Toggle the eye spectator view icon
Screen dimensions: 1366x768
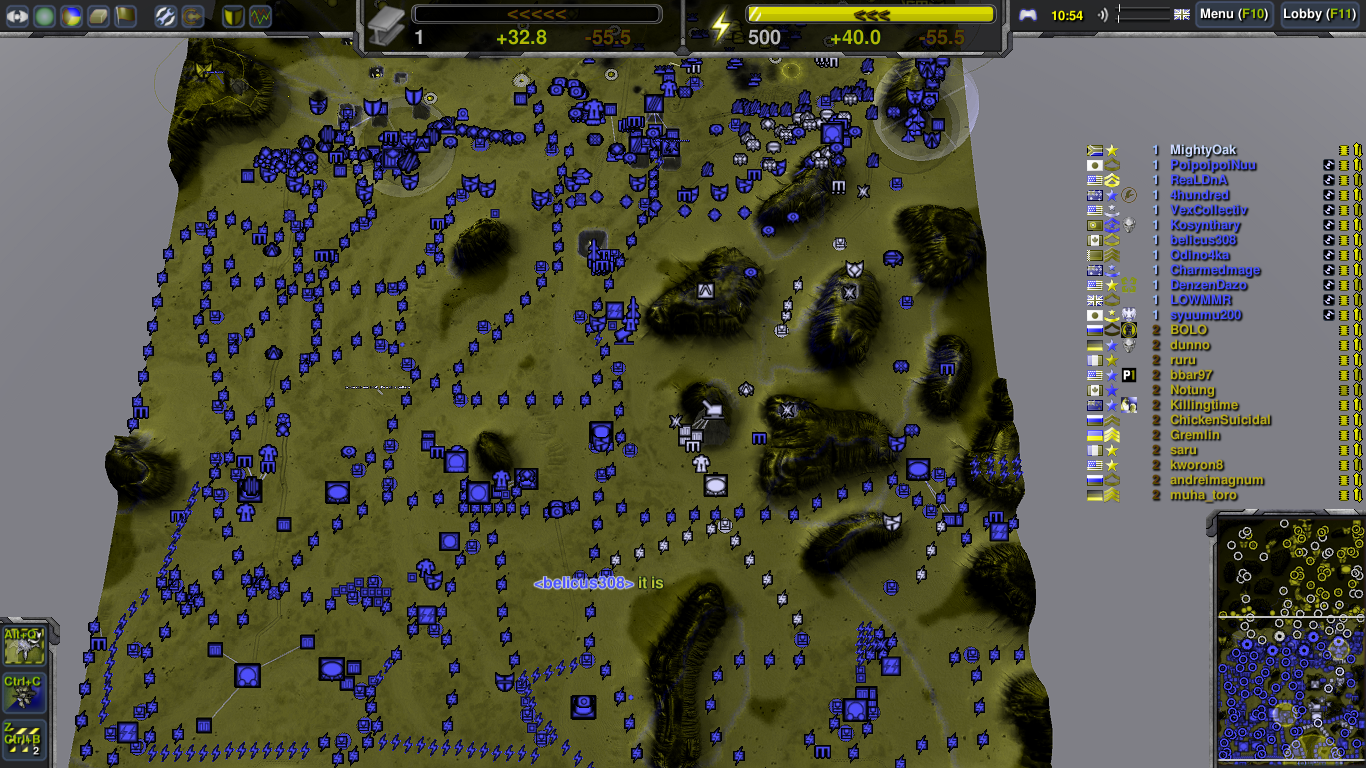tap(17, 16)
